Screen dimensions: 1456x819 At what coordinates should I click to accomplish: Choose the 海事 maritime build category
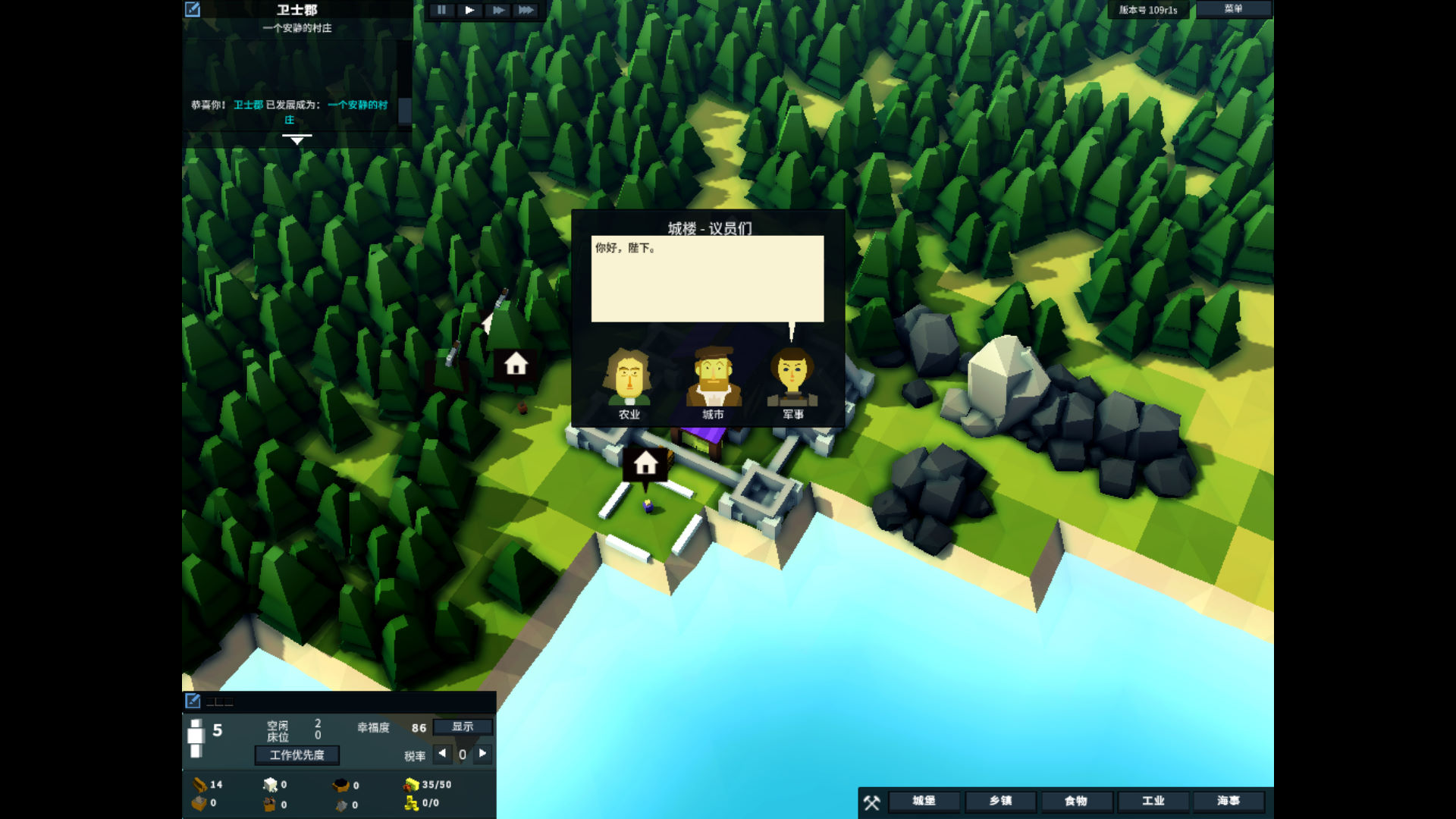[1228, 801]
